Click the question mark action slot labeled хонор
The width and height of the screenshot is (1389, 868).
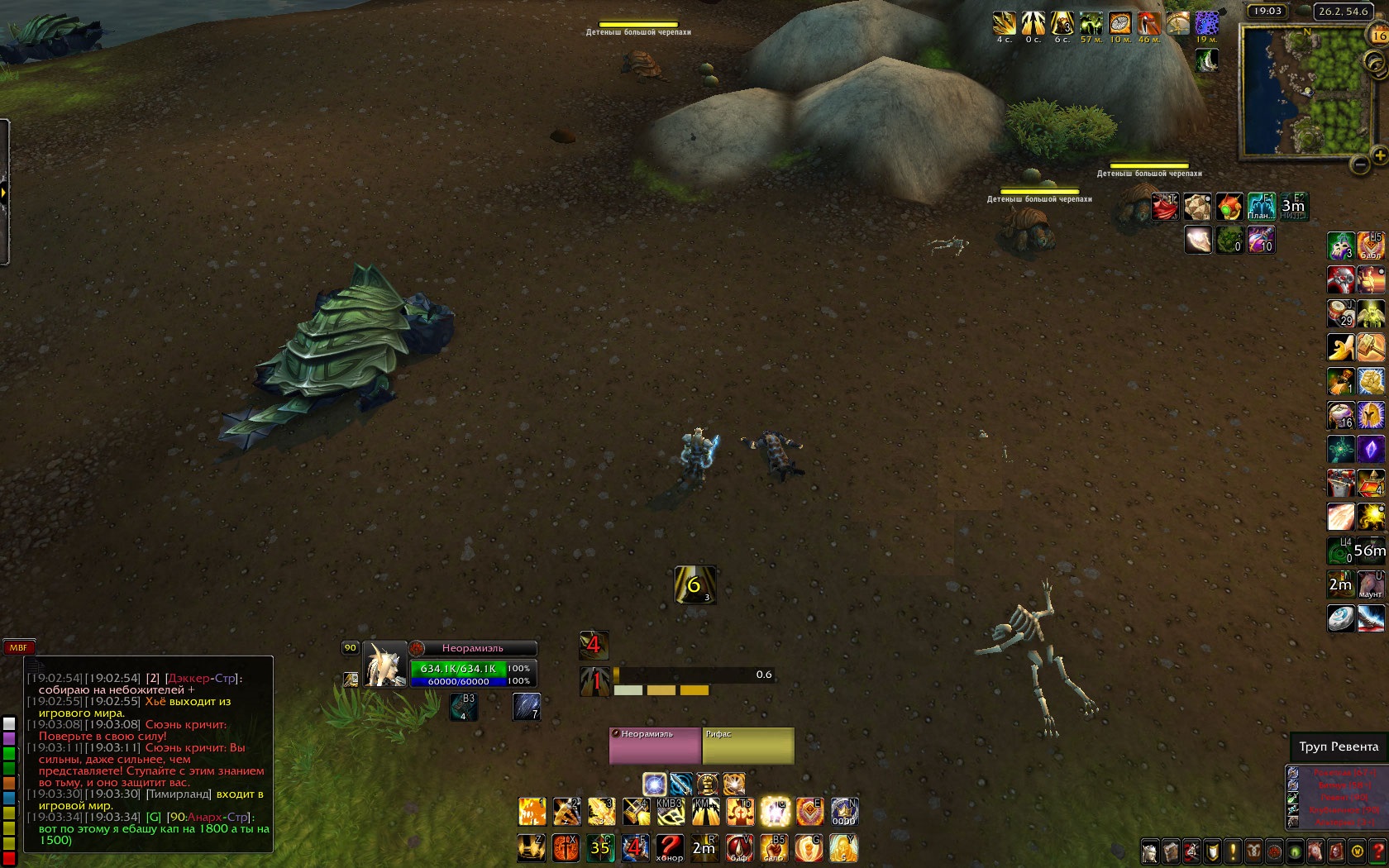(x=670, y=848)
